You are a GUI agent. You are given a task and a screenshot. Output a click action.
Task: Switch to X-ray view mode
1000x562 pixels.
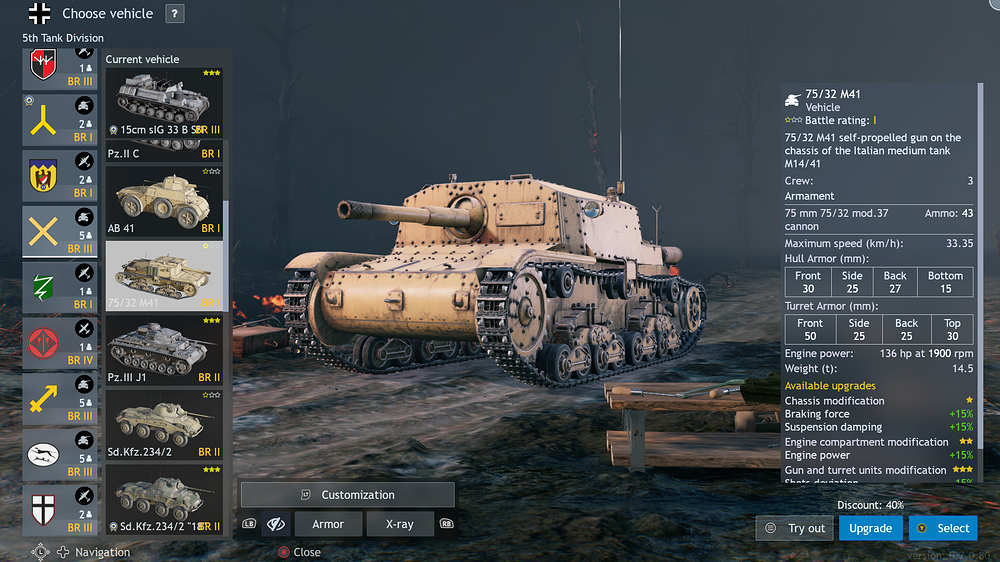(x=398, y=524)
